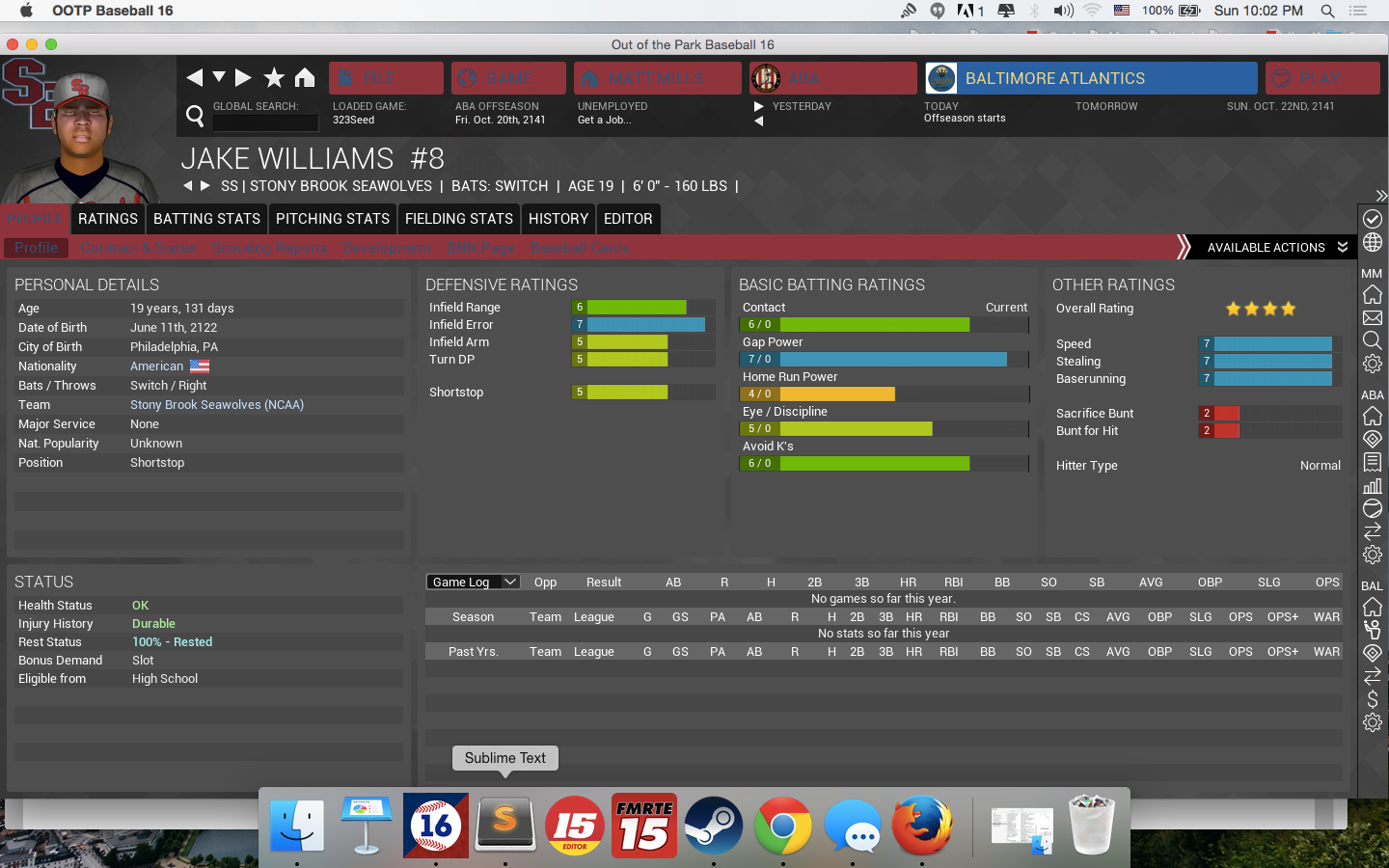This screenshot has width=1389, height=868.
Task: Open the Contract & Status subtab
Action: point(139,248)
